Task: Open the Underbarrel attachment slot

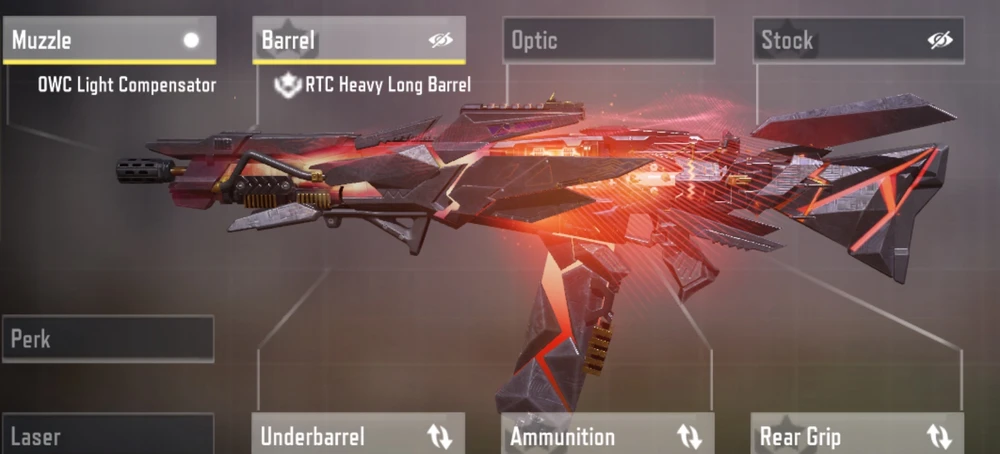Action: pyautogui.click(x=330, y=436)
